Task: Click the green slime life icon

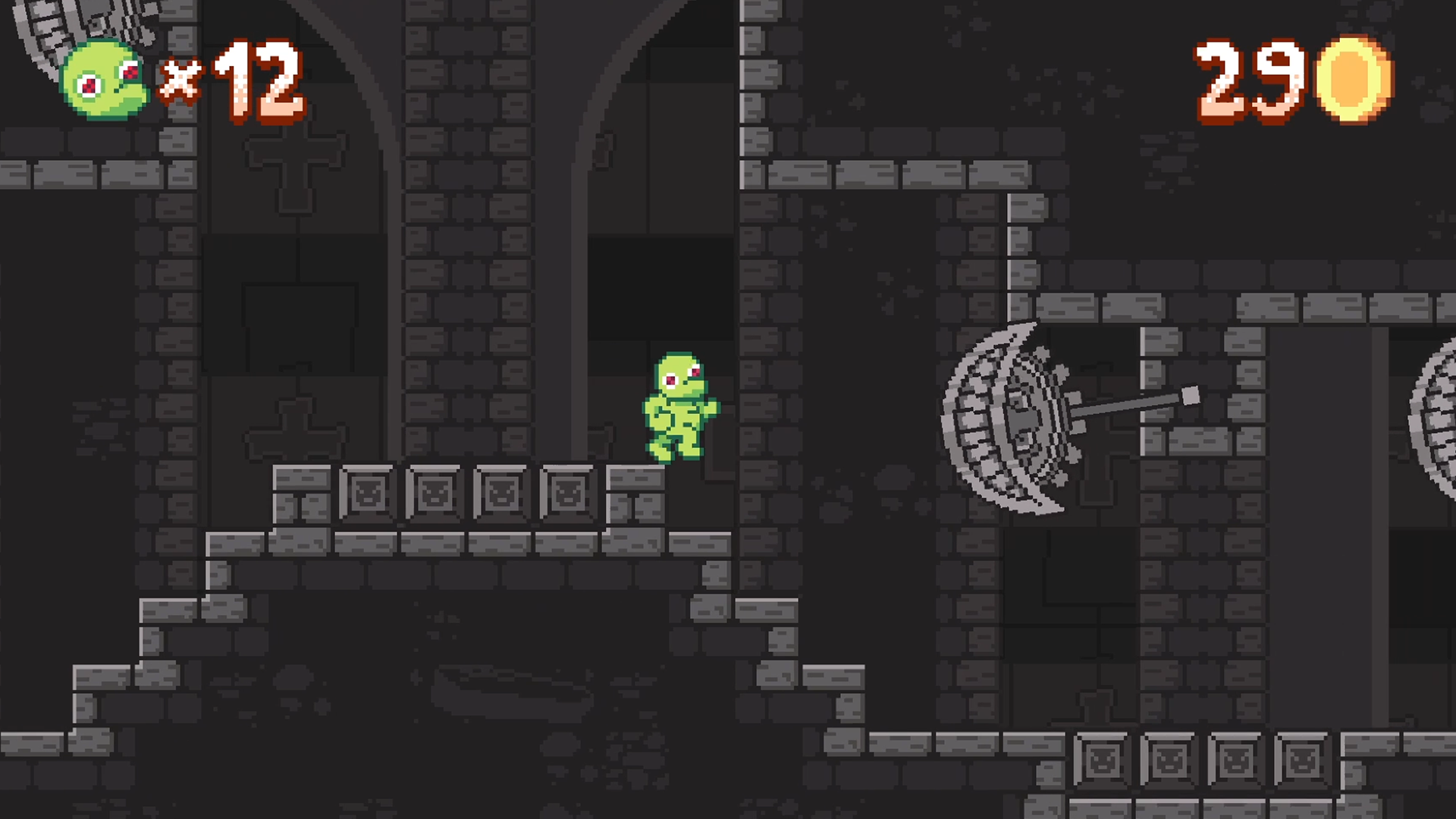Action: click(x=104, y=82)
